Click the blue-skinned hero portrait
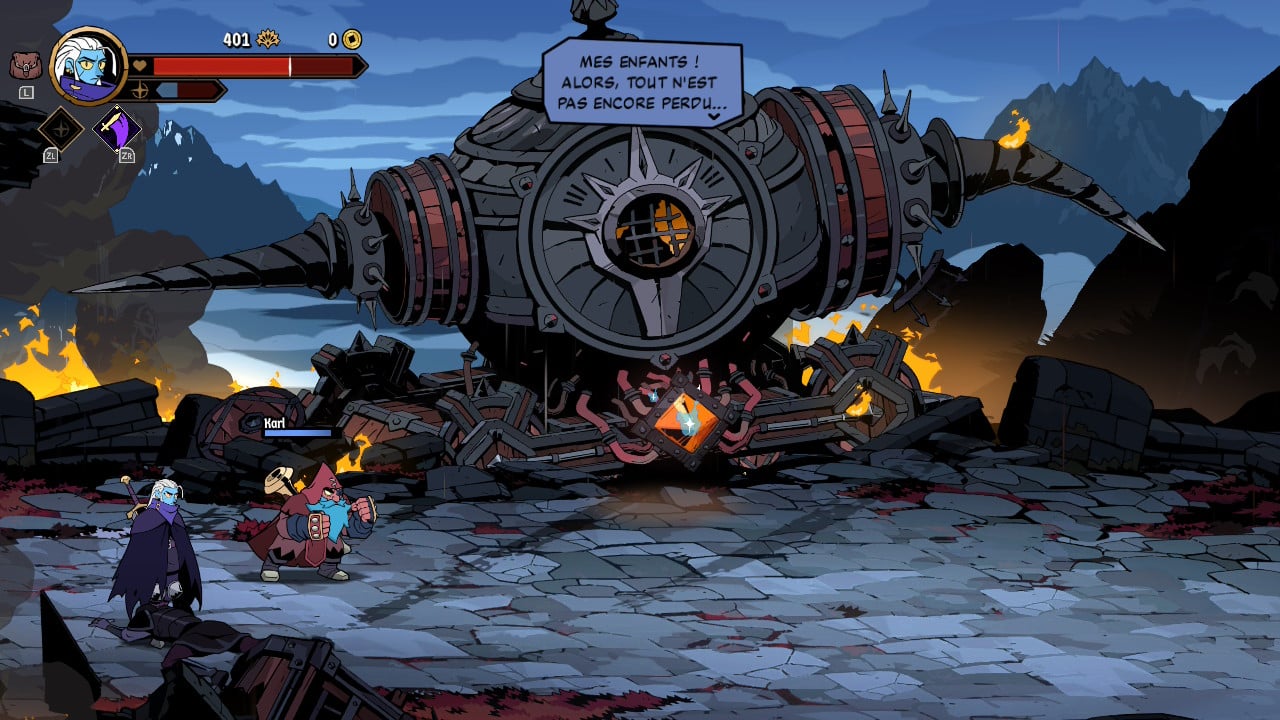1280x720 pixels. (88, 66)
